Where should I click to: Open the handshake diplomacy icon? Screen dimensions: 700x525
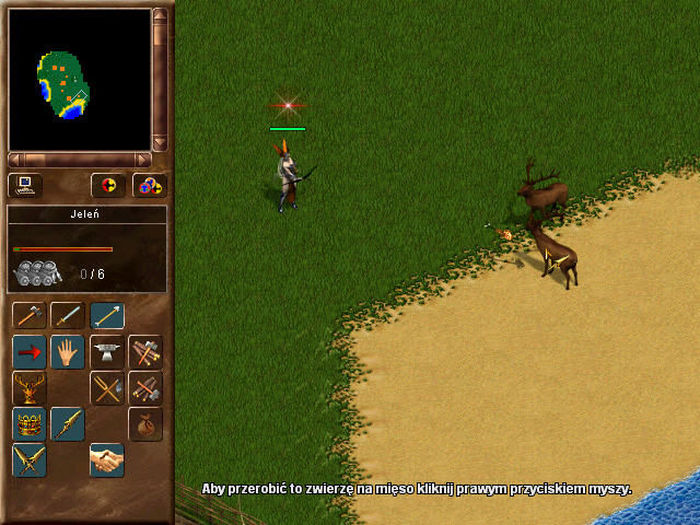point(107,460)
